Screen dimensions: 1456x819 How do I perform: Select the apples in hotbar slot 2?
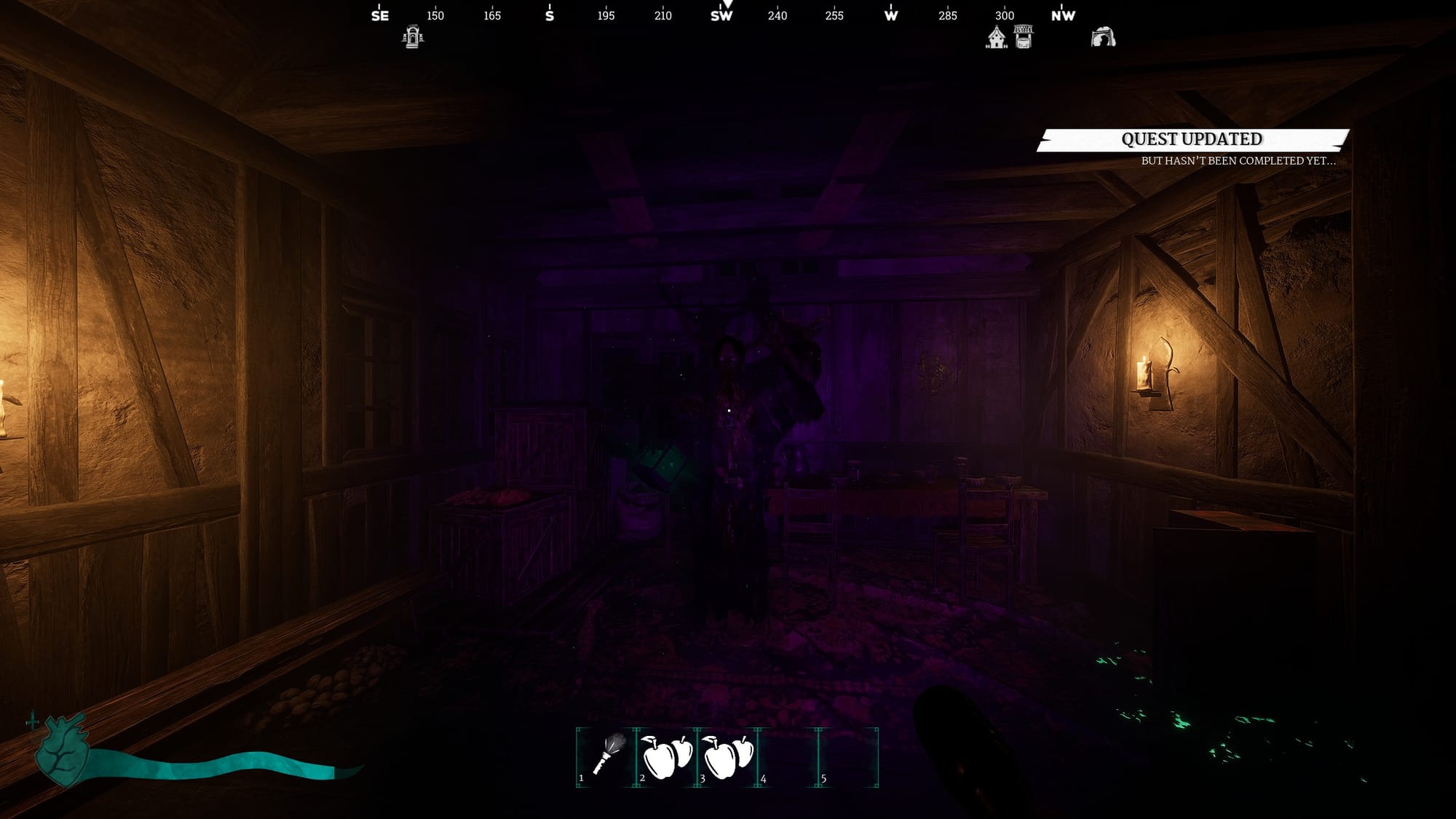click(667, 757)
